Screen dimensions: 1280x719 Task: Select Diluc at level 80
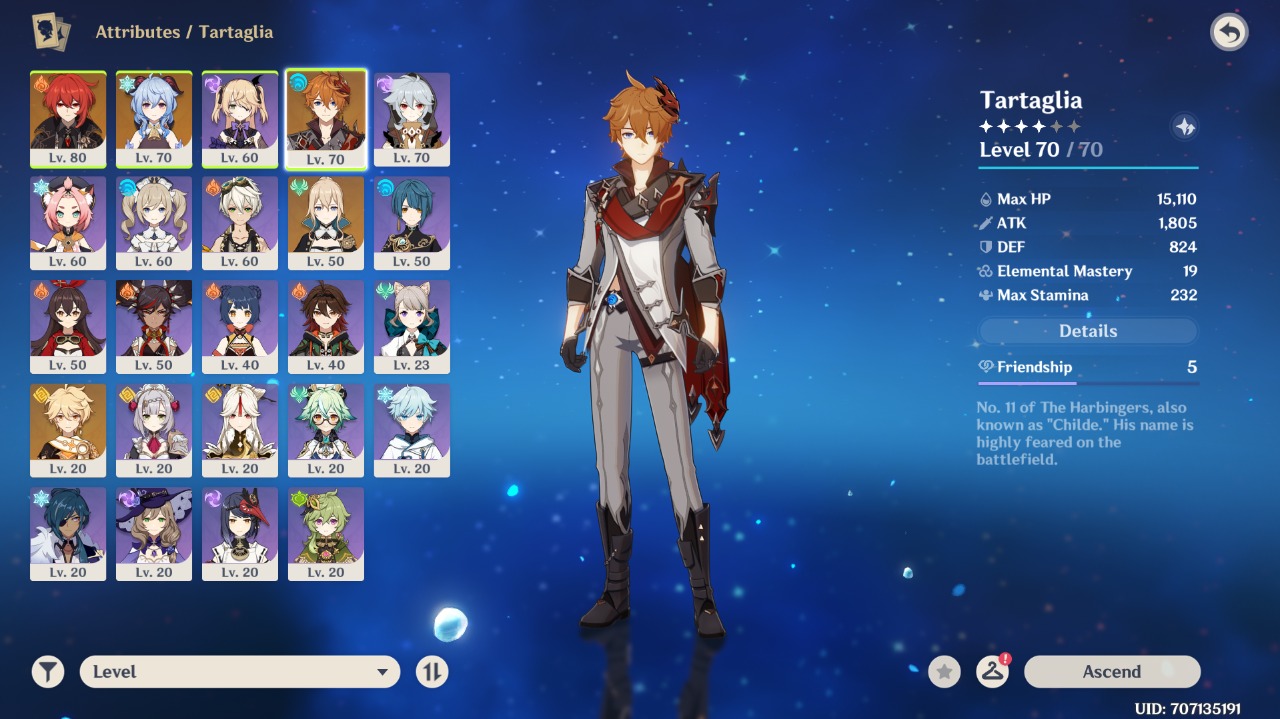tap(68, 119)
